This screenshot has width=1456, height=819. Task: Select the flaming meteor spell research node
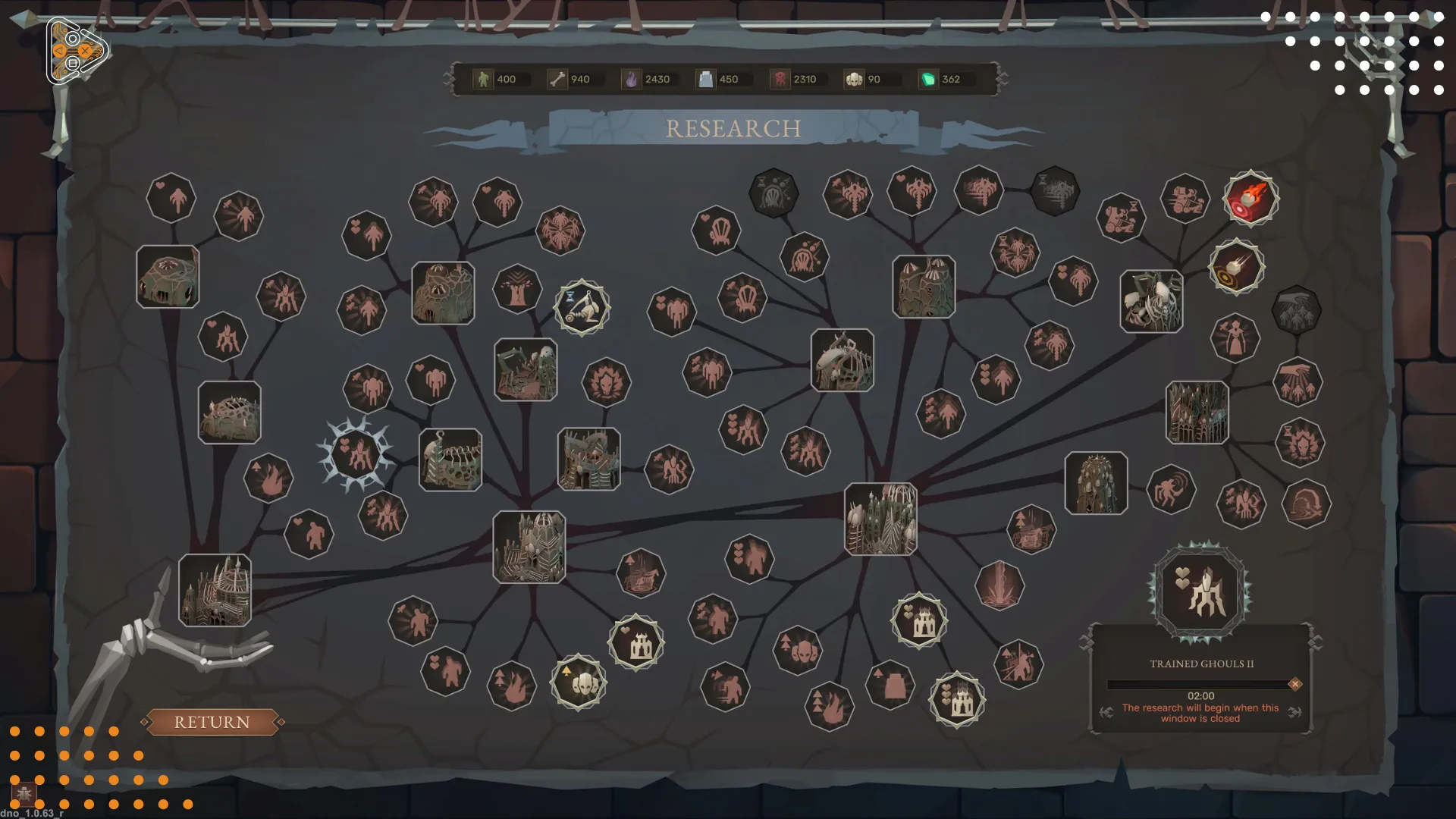point(1251,199)
